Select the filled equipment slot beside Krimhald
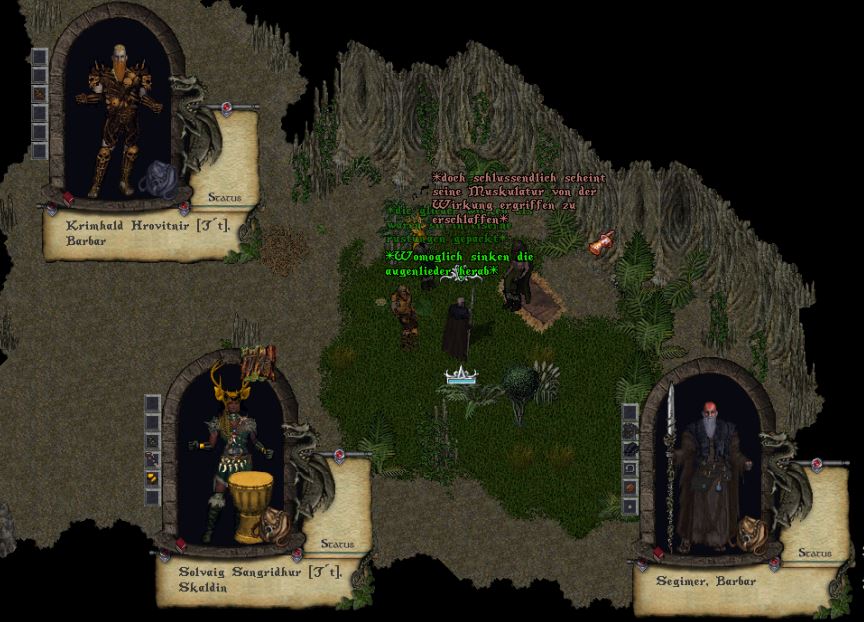This screenshot has width=864, height=622. pos(39,94)
